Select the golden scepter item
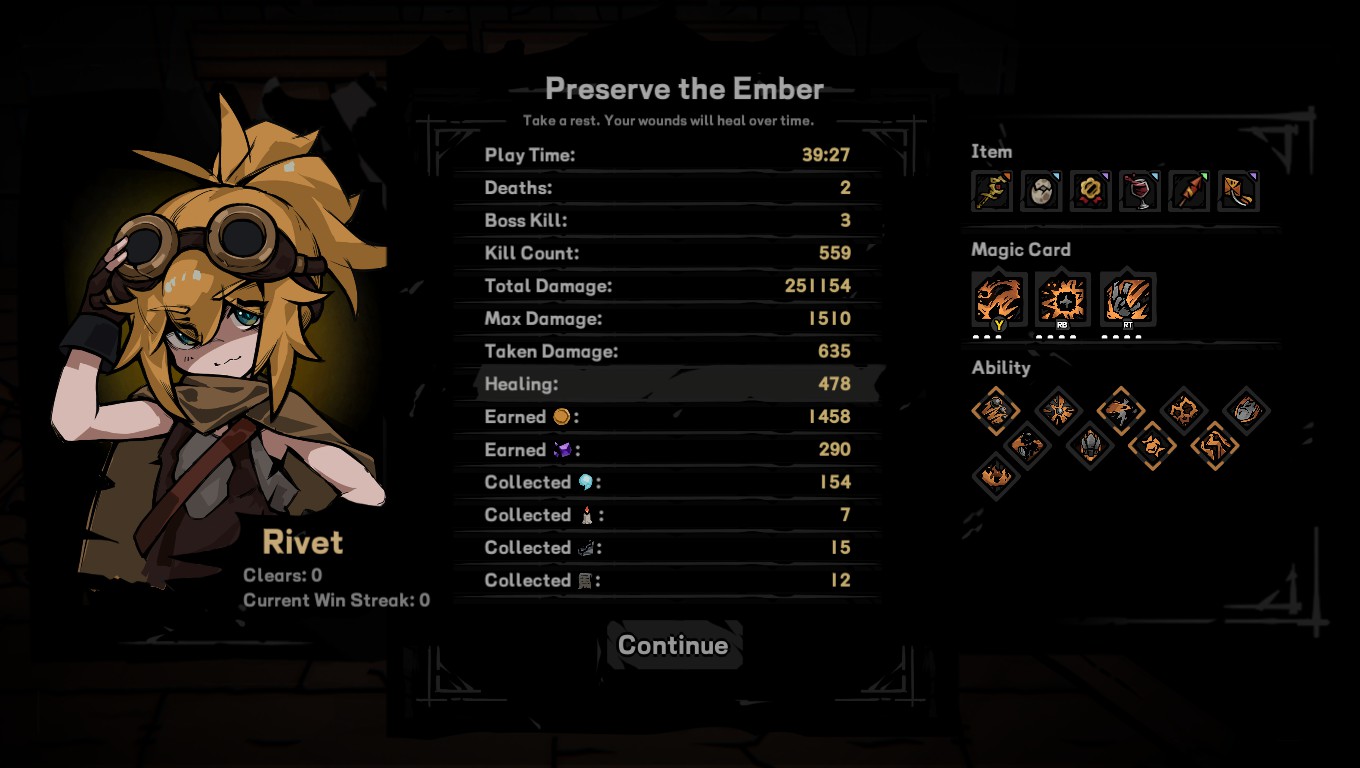 pos(991,191)
